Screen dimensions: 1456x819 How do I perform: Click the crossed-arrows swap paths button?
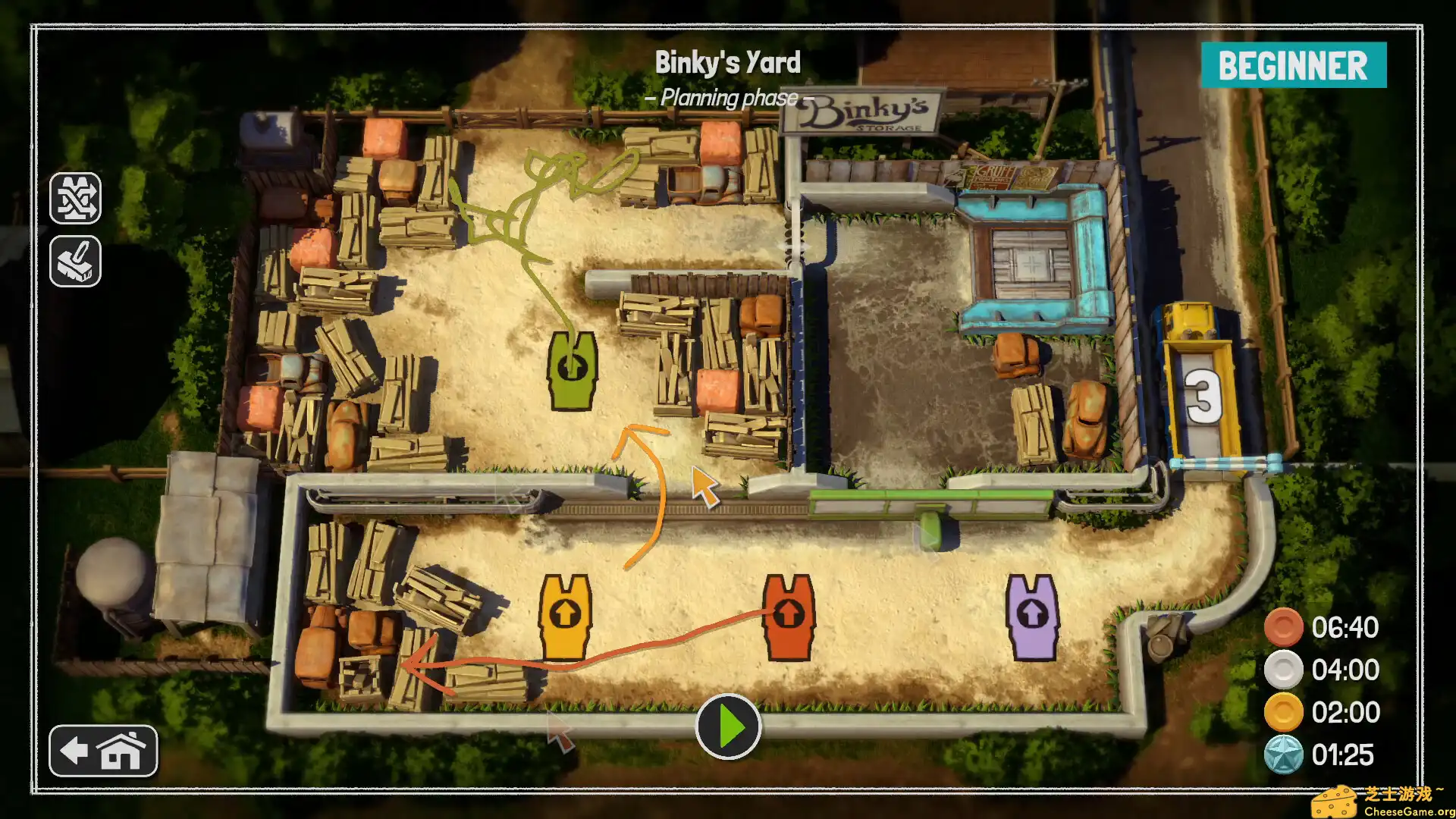pyautogui.click(x=75, y=198)
